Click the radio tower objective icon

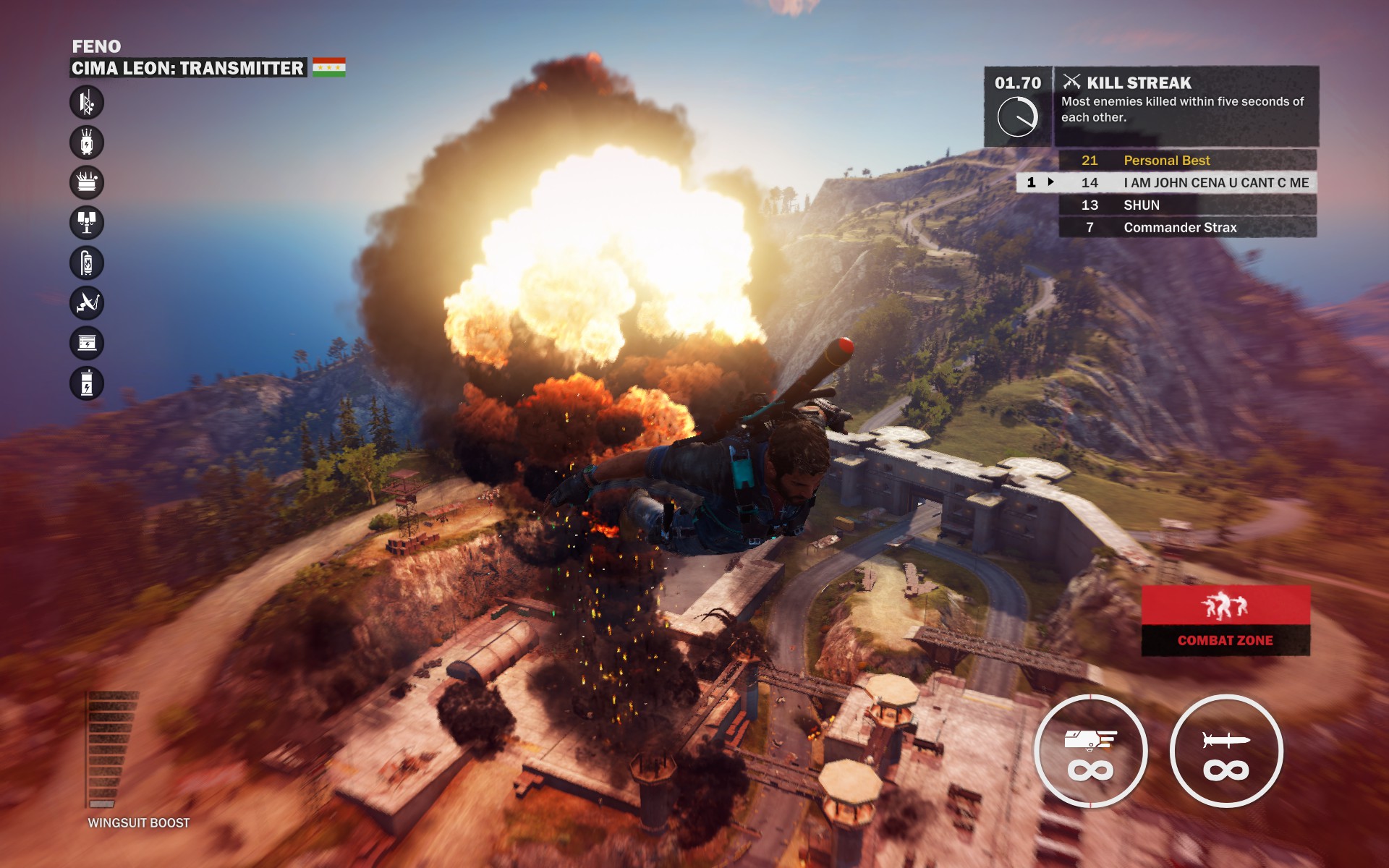[x=87, y=103]
